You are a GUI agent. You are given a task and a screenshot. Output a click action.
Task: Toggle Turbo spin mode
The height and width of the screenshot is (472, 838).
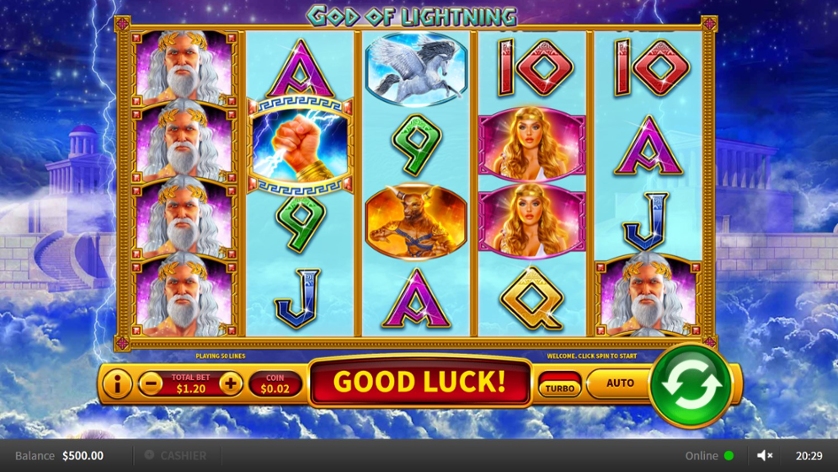pyautogui.click(x=559, y=386)
